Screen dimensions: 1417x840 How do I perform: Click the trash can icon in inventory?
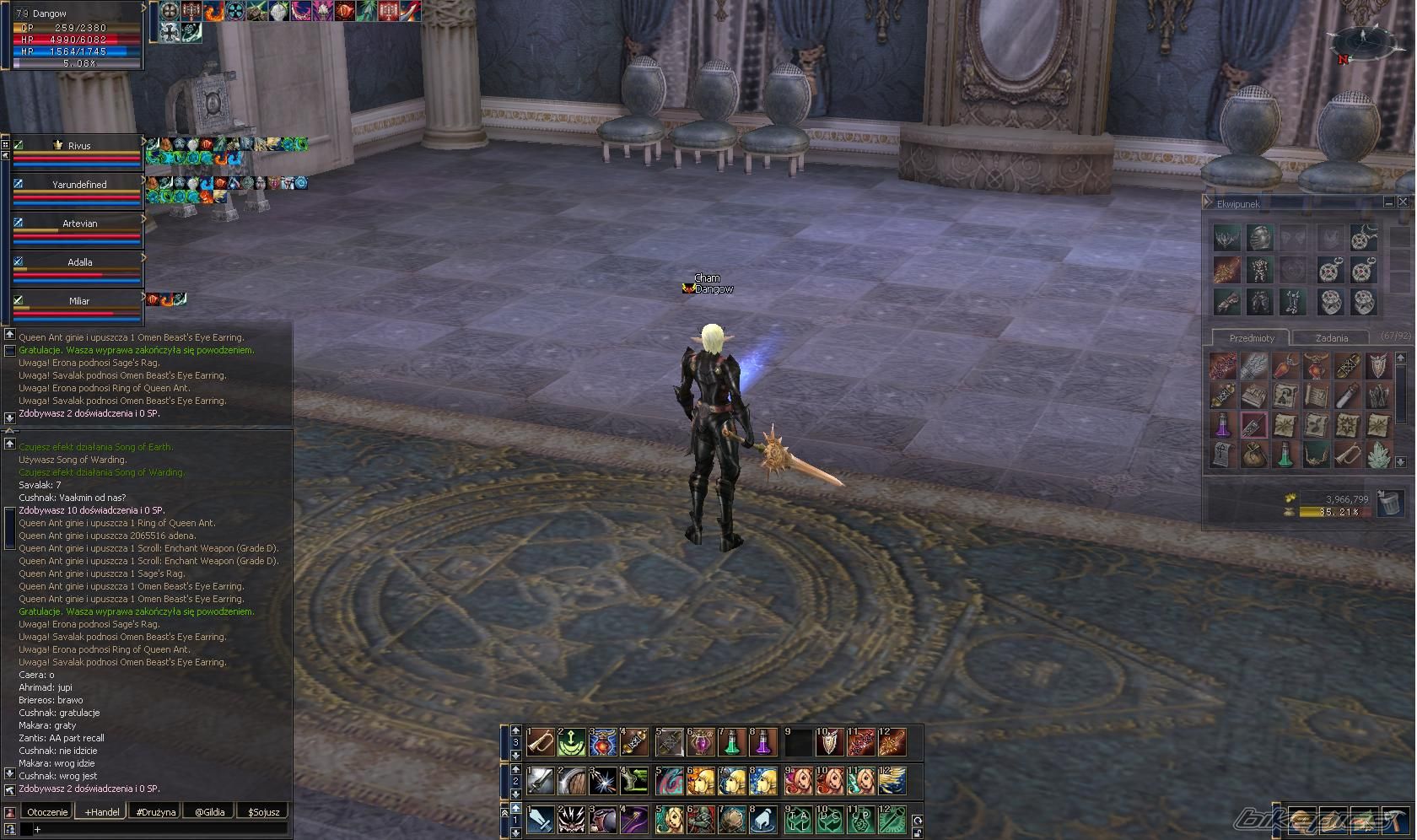[x=1388, y=504]
